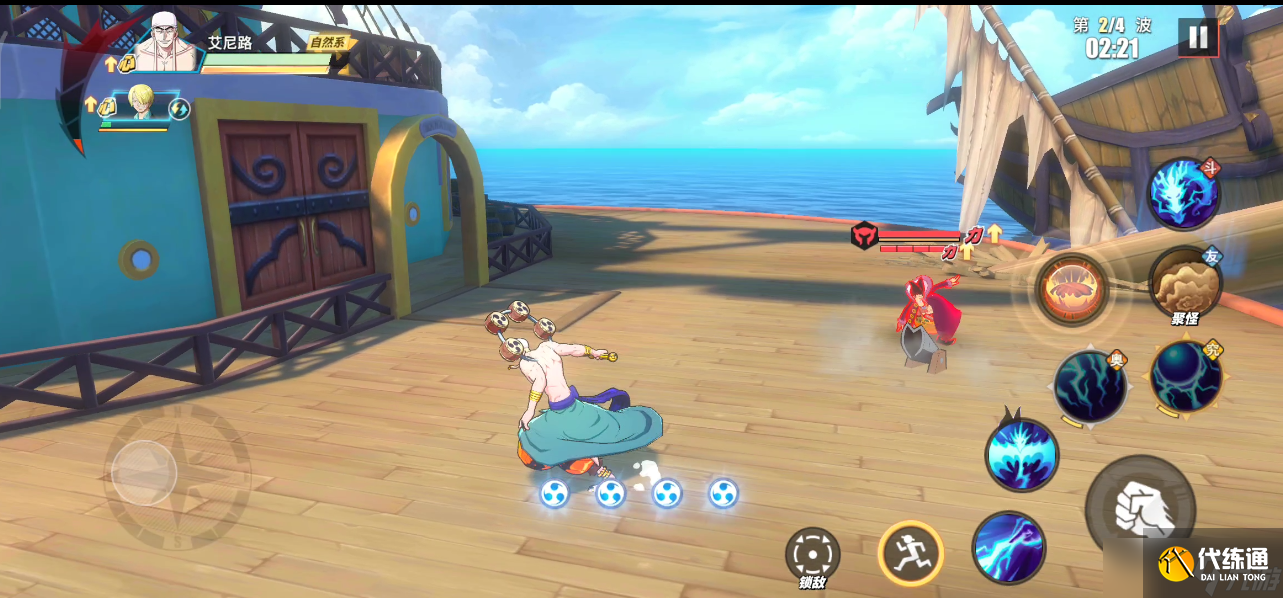The image size is (1283, 598).
Task: Call the 聚怪 gather-enemies assist skill
Action: [1185, 283]
